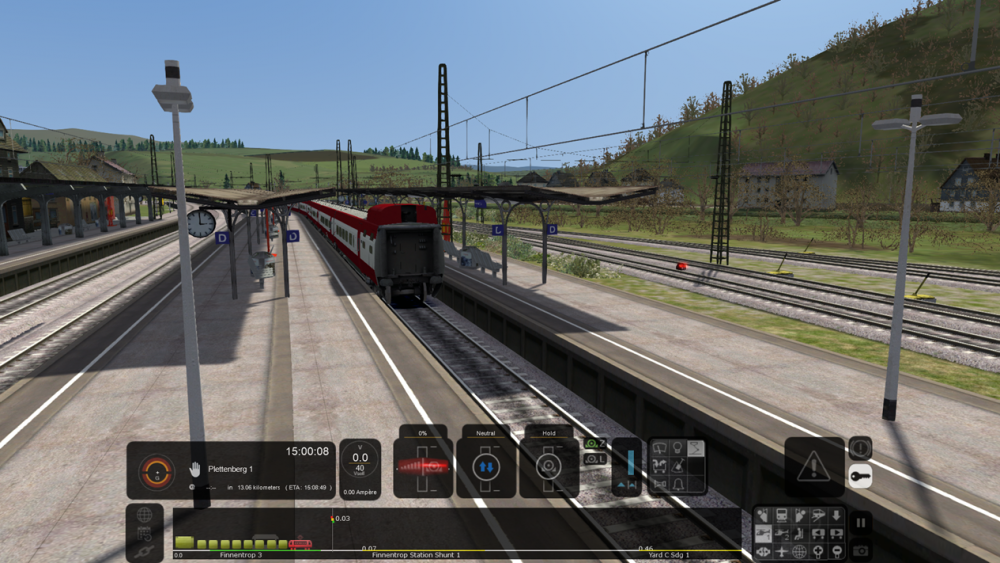Switch to the helicopter 2 camera view
Viewport: 1000px width, 563px height.
coord(782,533)
